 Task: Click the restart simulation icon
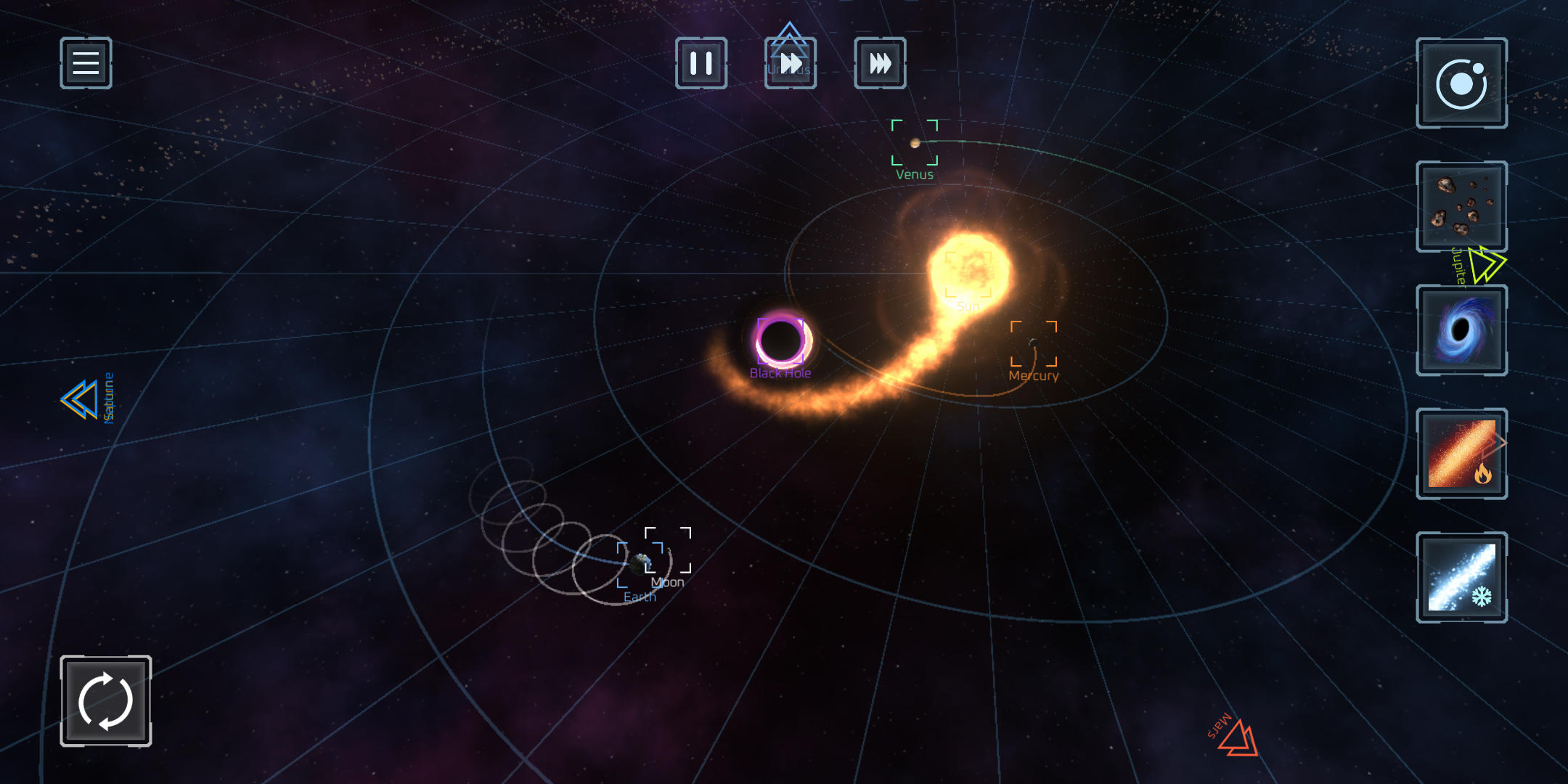coord(106,700)
